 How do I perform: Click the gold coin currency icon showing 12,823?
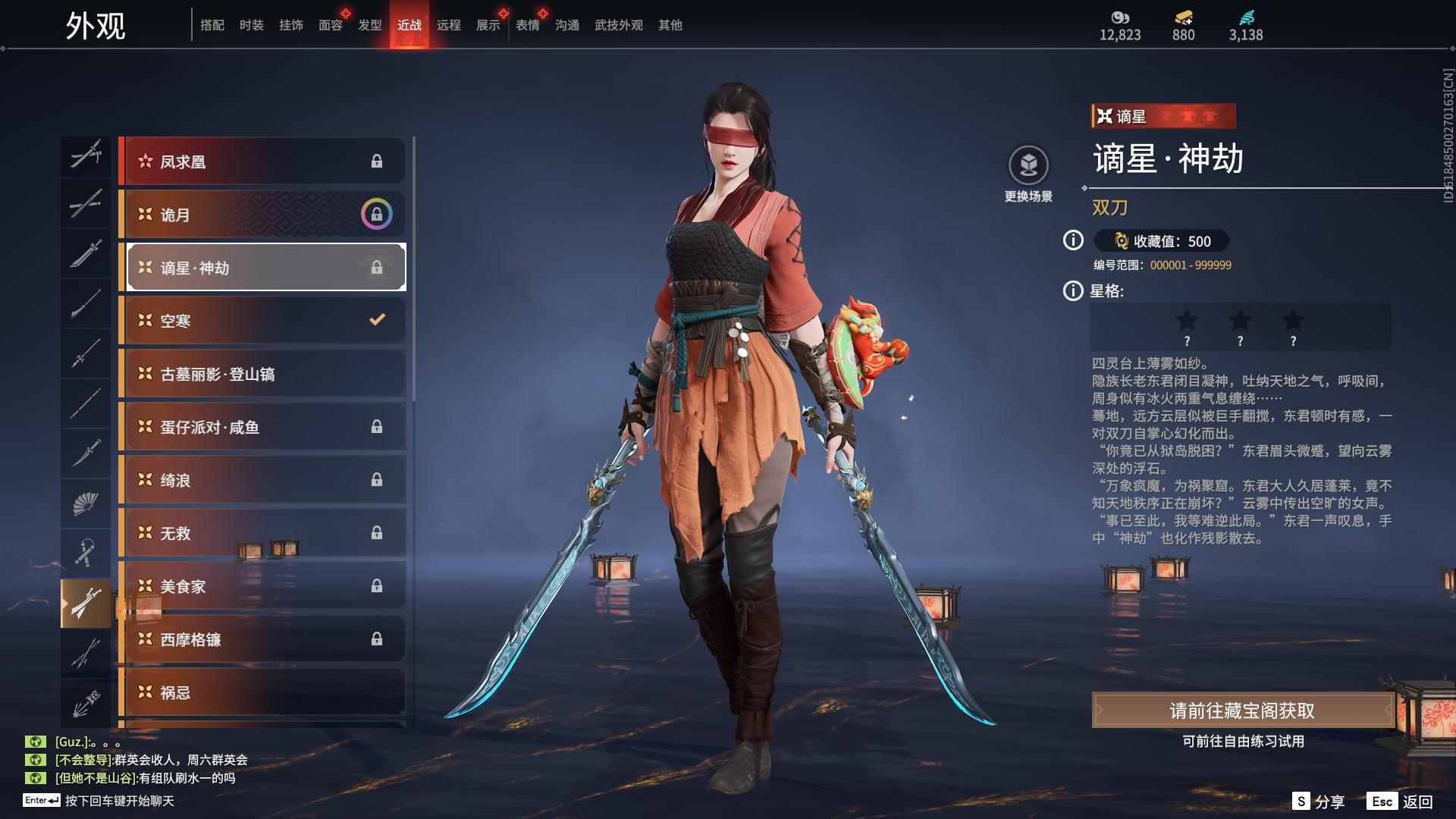(1120, 17)
